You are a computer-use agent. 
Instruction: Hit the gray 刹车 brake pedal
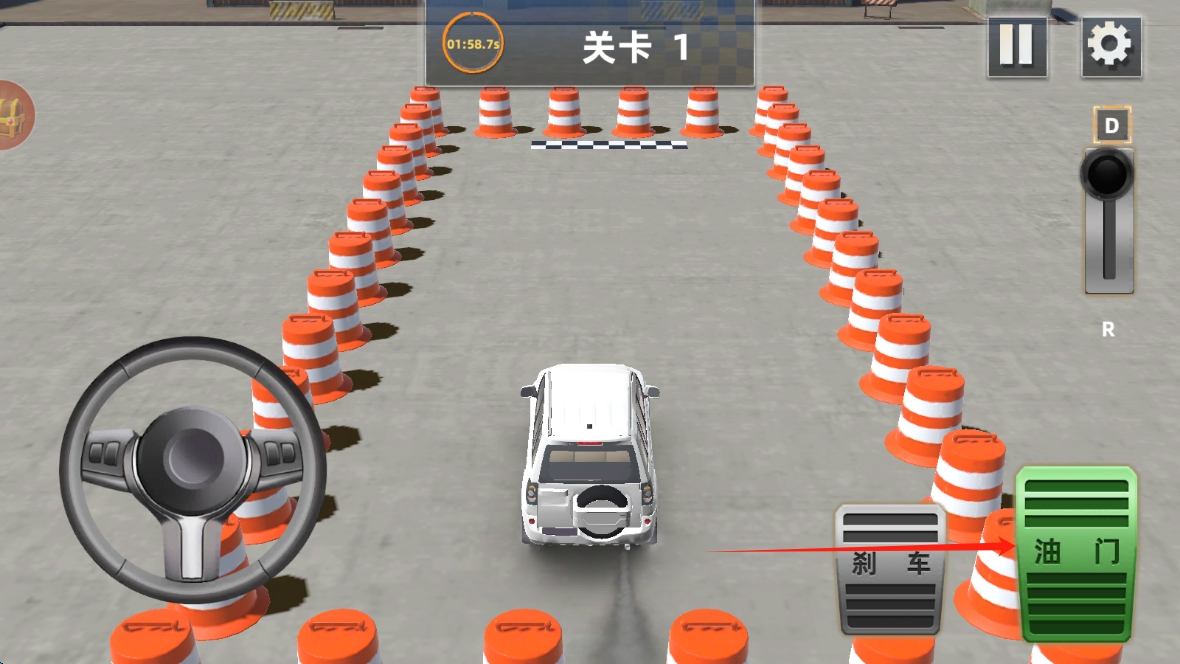click(890, 567)
